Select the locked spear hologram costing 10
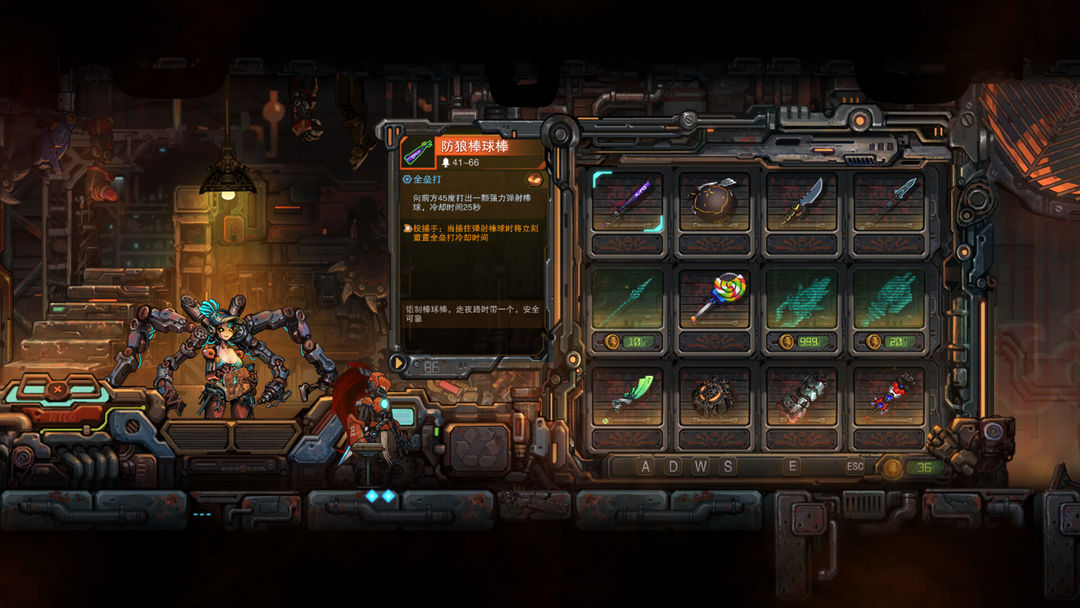The height and width of the screenshot is (608, 1080). 627,298
